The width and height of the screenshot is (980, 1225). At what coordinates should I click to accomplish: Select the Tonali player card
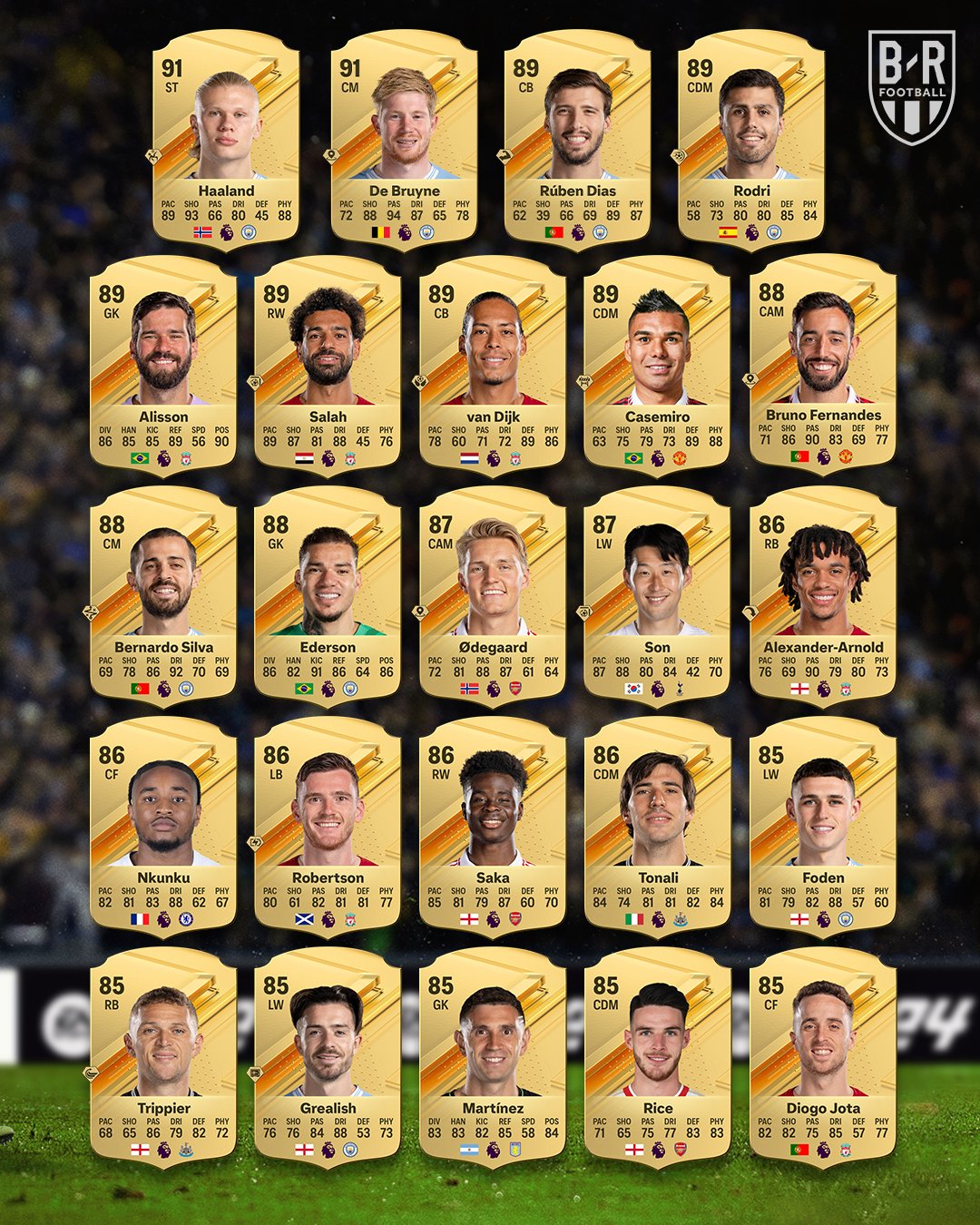(x=658, y=824)
